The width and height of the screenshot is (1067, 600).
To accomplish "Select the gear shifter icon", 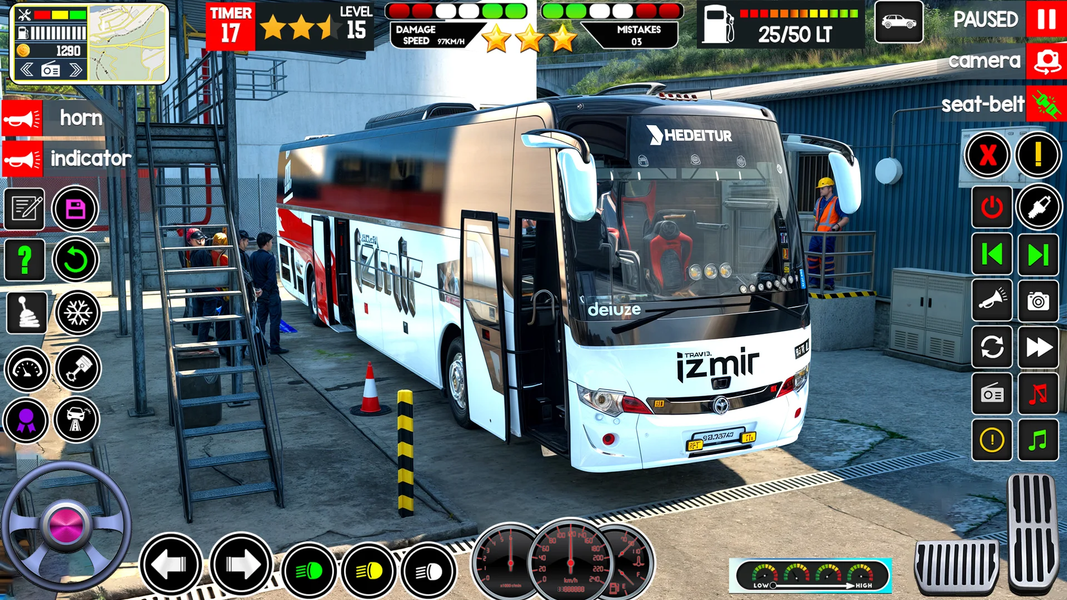I will (x=26, y=313).
